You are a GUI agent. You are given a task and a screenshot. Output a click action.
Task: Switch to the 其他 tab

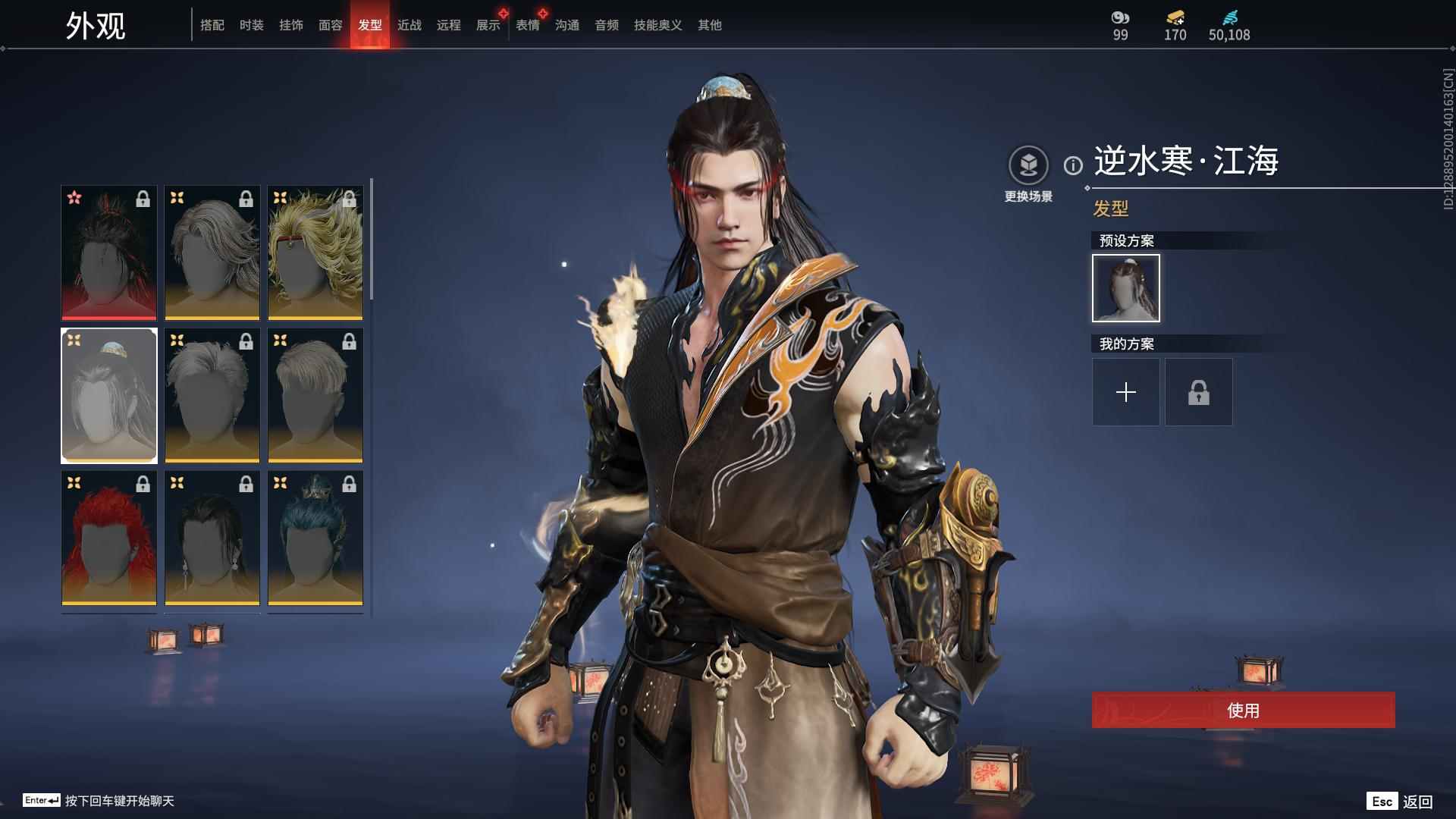coord(710,25)
